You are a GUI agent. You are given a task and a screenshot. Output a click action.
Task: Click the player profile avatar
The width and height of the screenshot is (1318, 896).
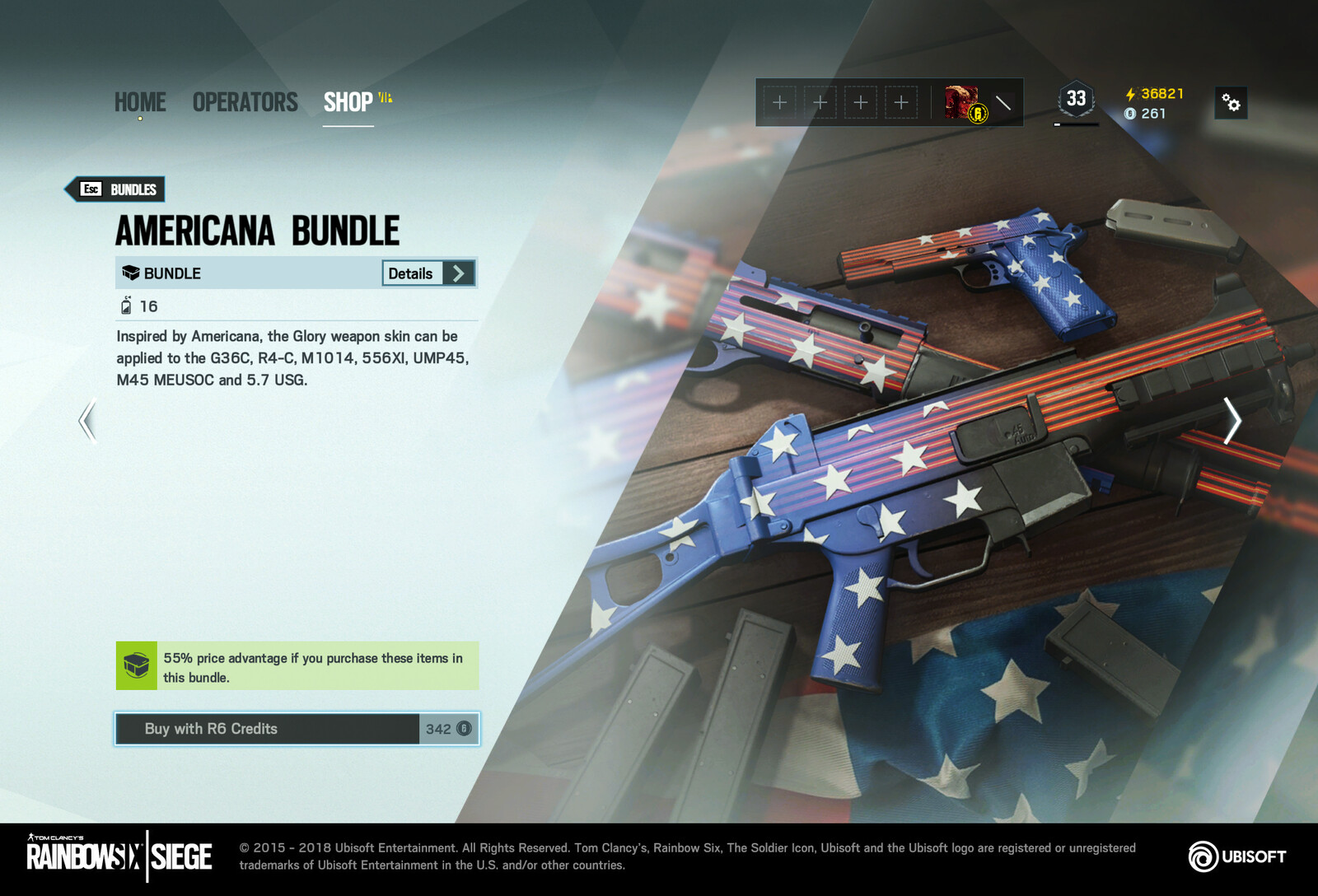pyautogui.click(x=964, y=103)
